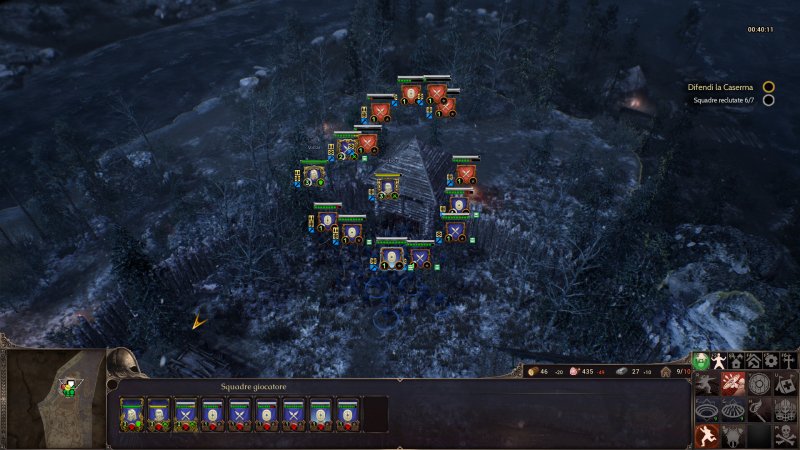The width and height of the screenshot is (800, 450).
Task: Activate the red shield charge ability
Action: coord(733,384)
